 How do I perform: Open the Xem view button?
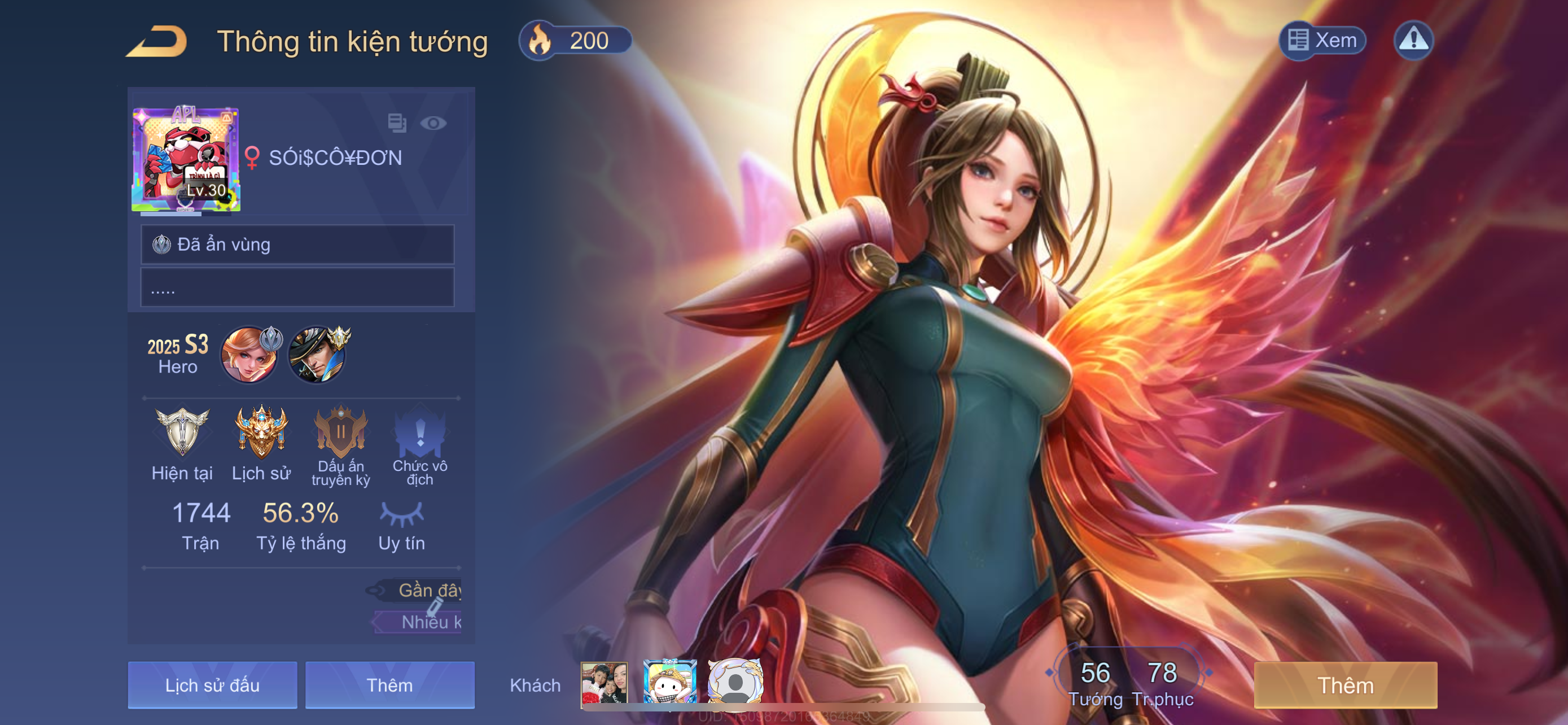click(1322, 40)
